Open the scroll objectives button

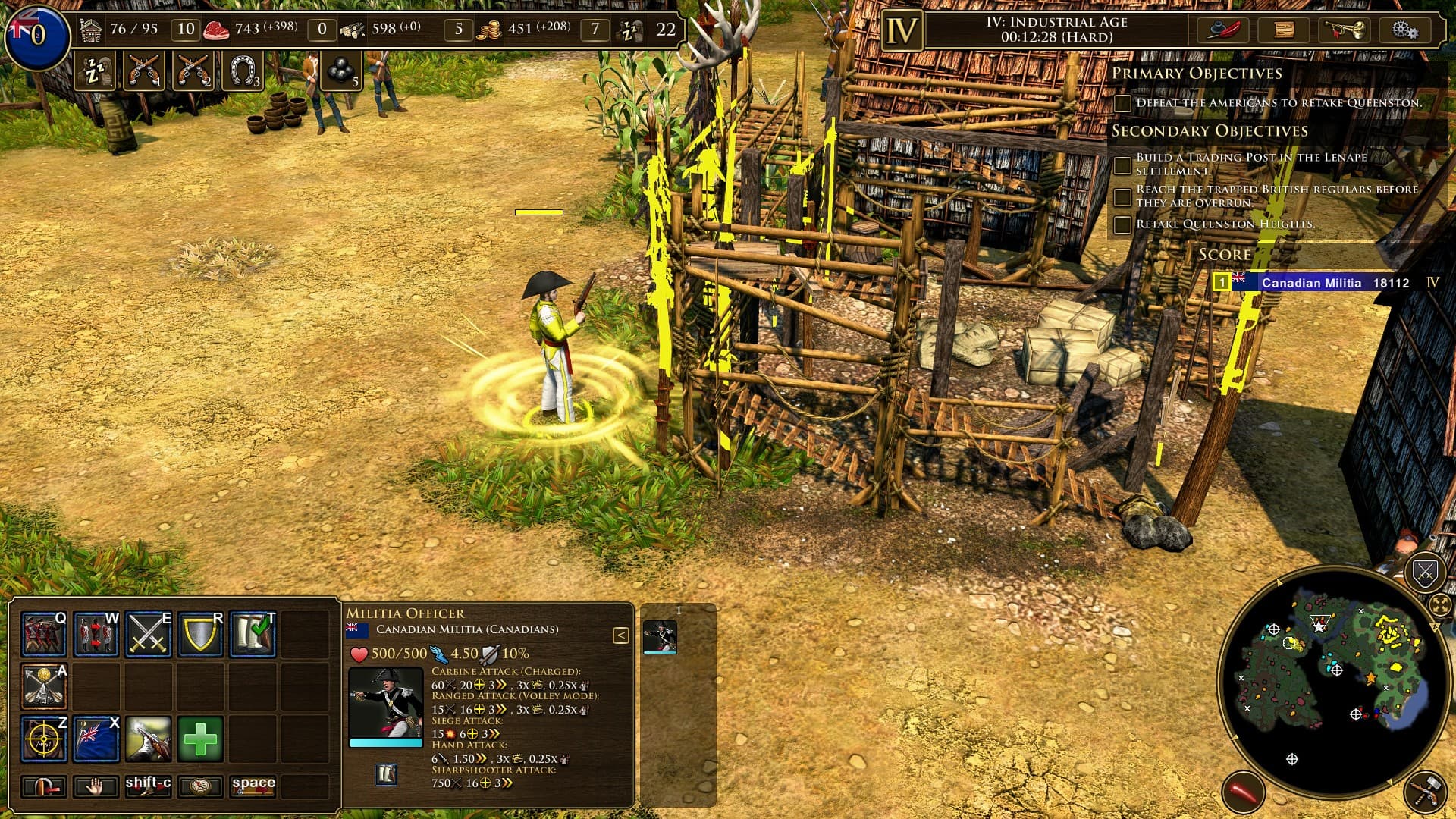pos(1283,30)
